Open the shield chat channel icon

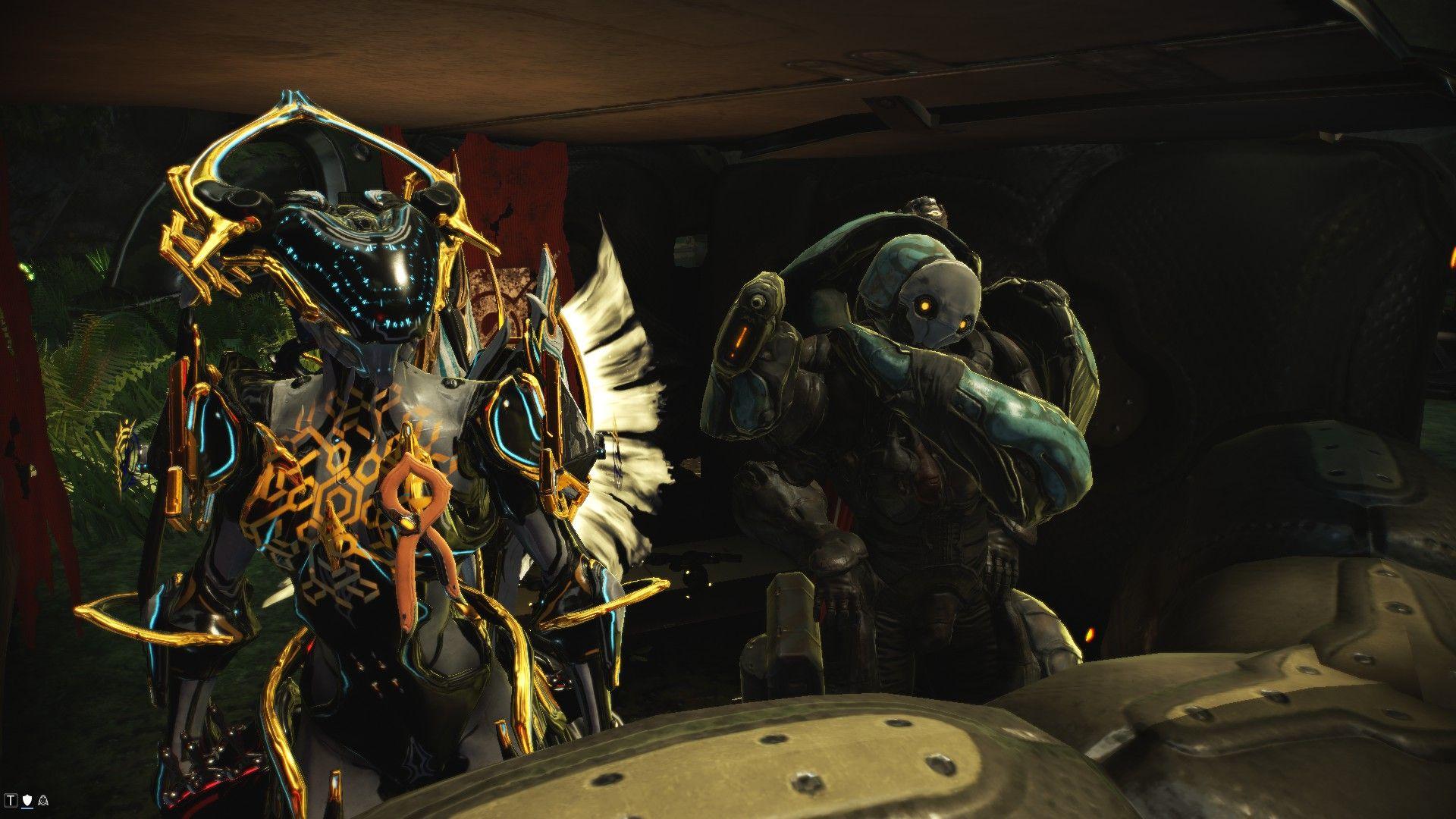click(x=28, y=799)
